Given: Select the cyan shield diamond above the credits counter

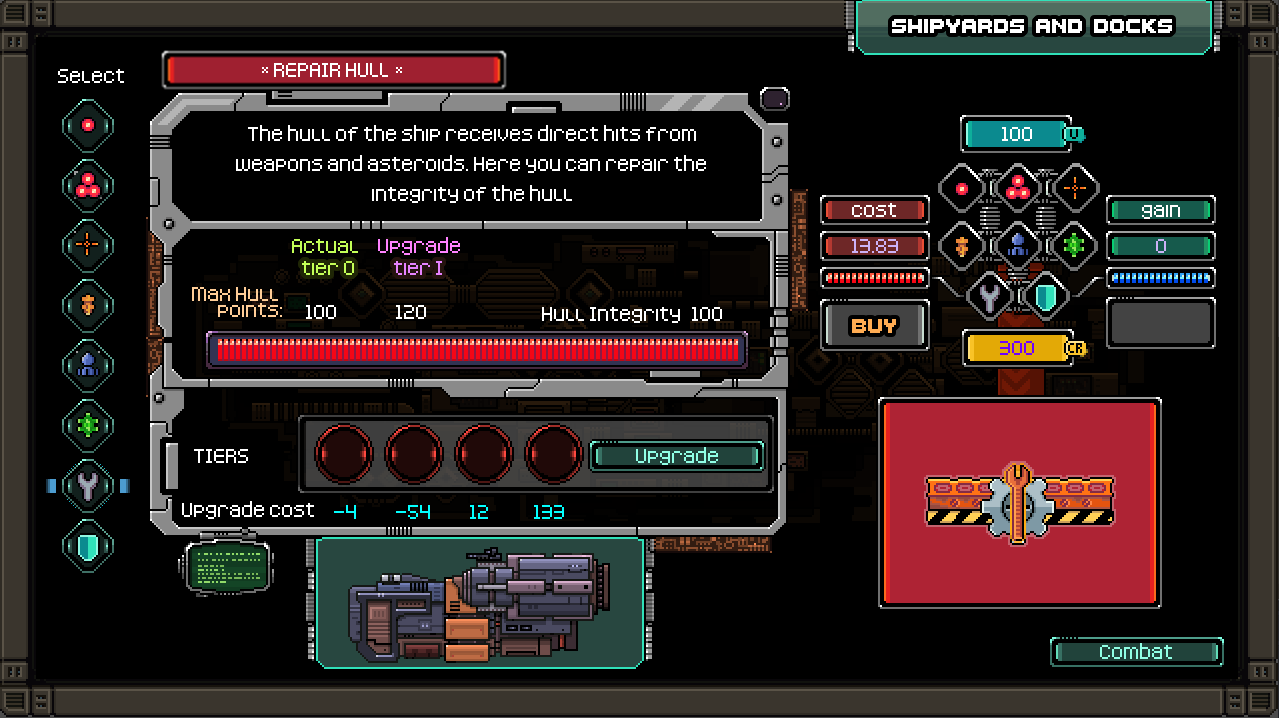Looking at the screenshot, I should [1045, 296].
